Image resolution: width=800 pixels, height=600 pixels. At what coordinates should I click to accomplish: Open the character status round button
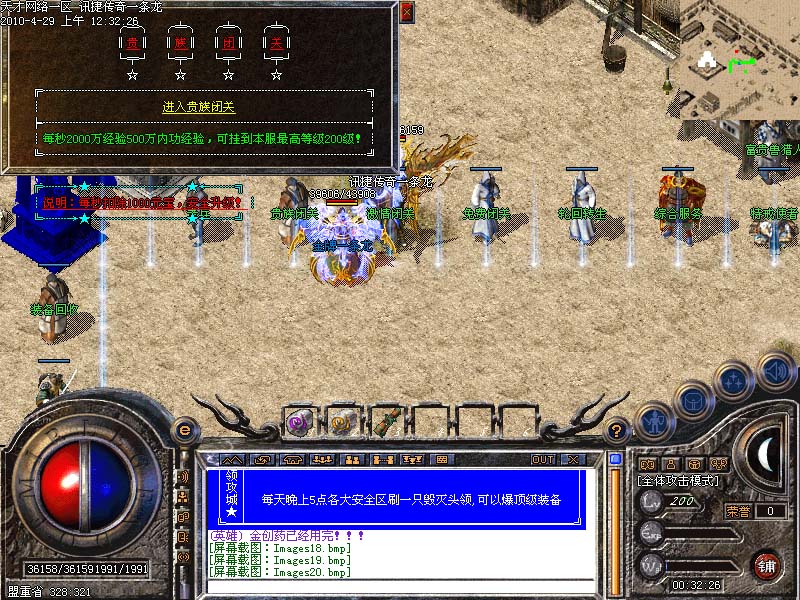point(652,422)
